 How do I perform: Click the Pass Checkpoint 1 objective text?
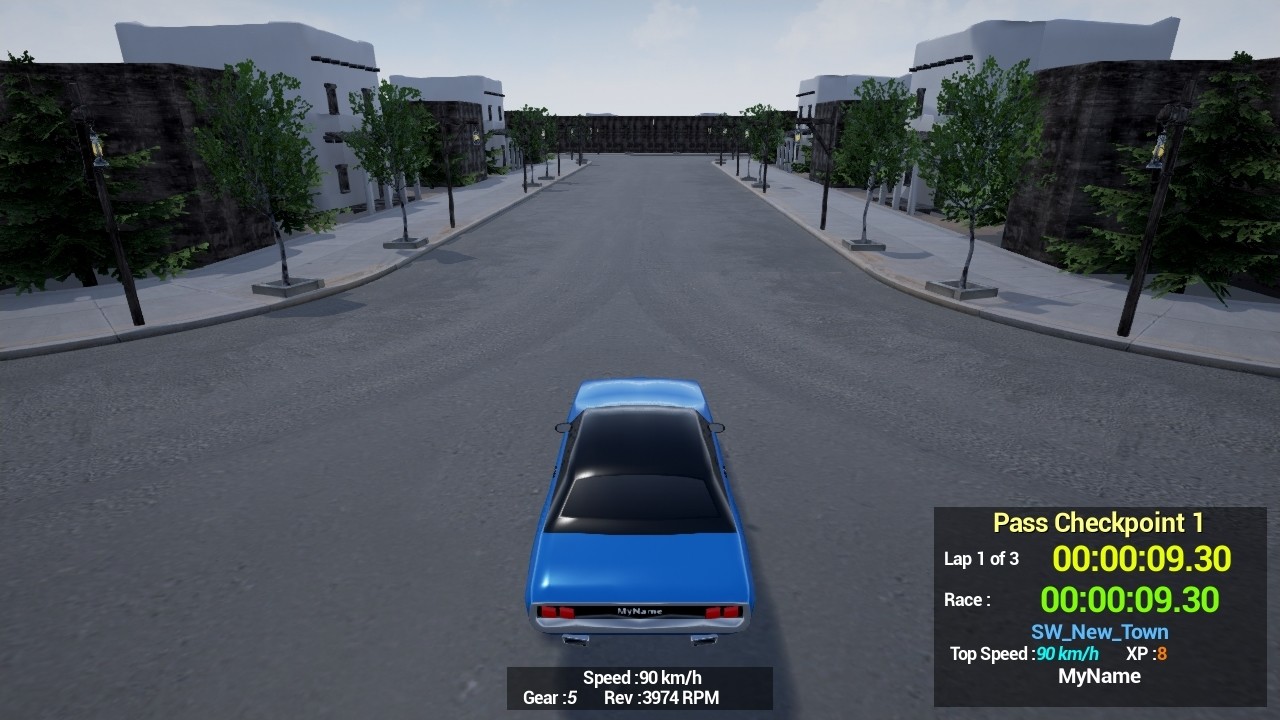pyautogui.click(x=1097, y=522)
